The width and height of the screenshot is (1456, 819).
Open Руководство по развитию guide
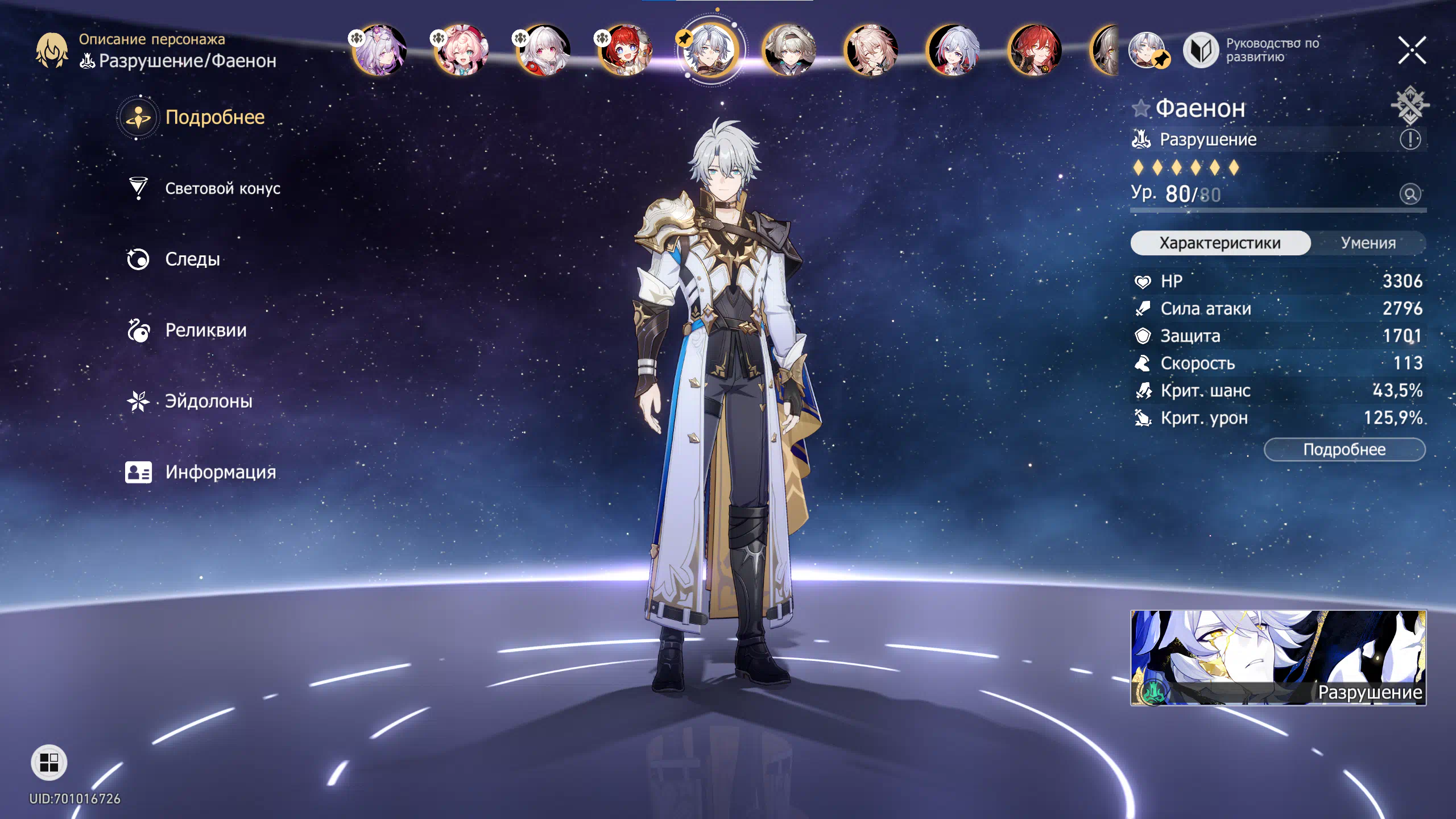[x=1251, y=50]
